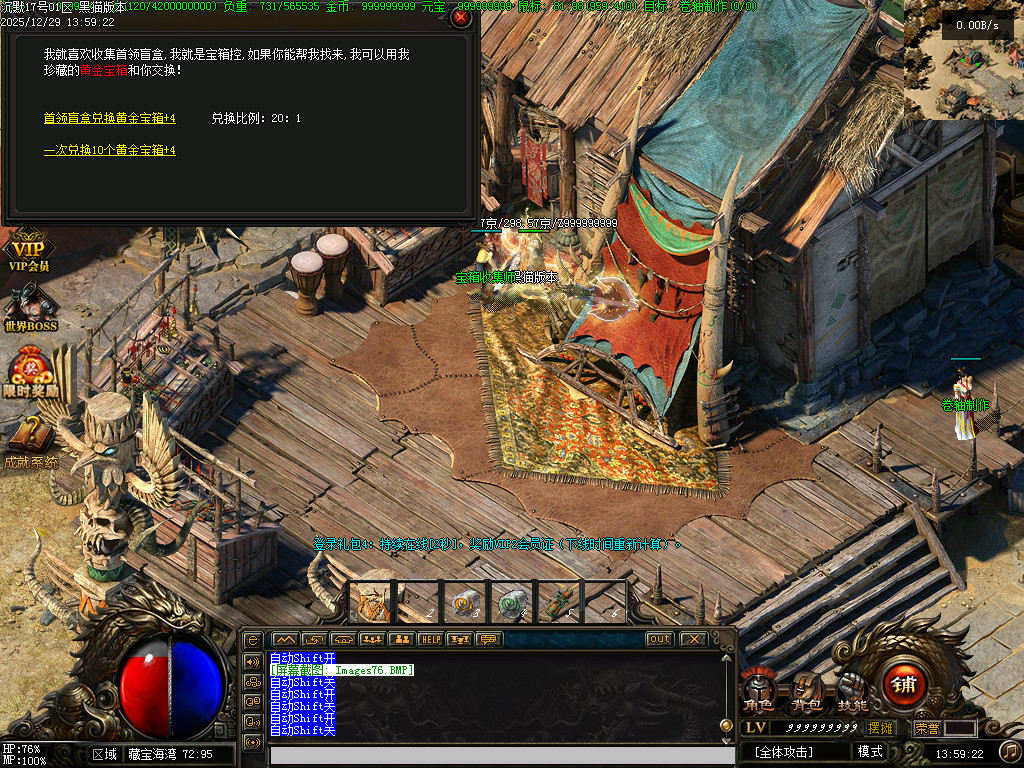Use the orange spiral scroll in hotbar

(x=464, y=602)
